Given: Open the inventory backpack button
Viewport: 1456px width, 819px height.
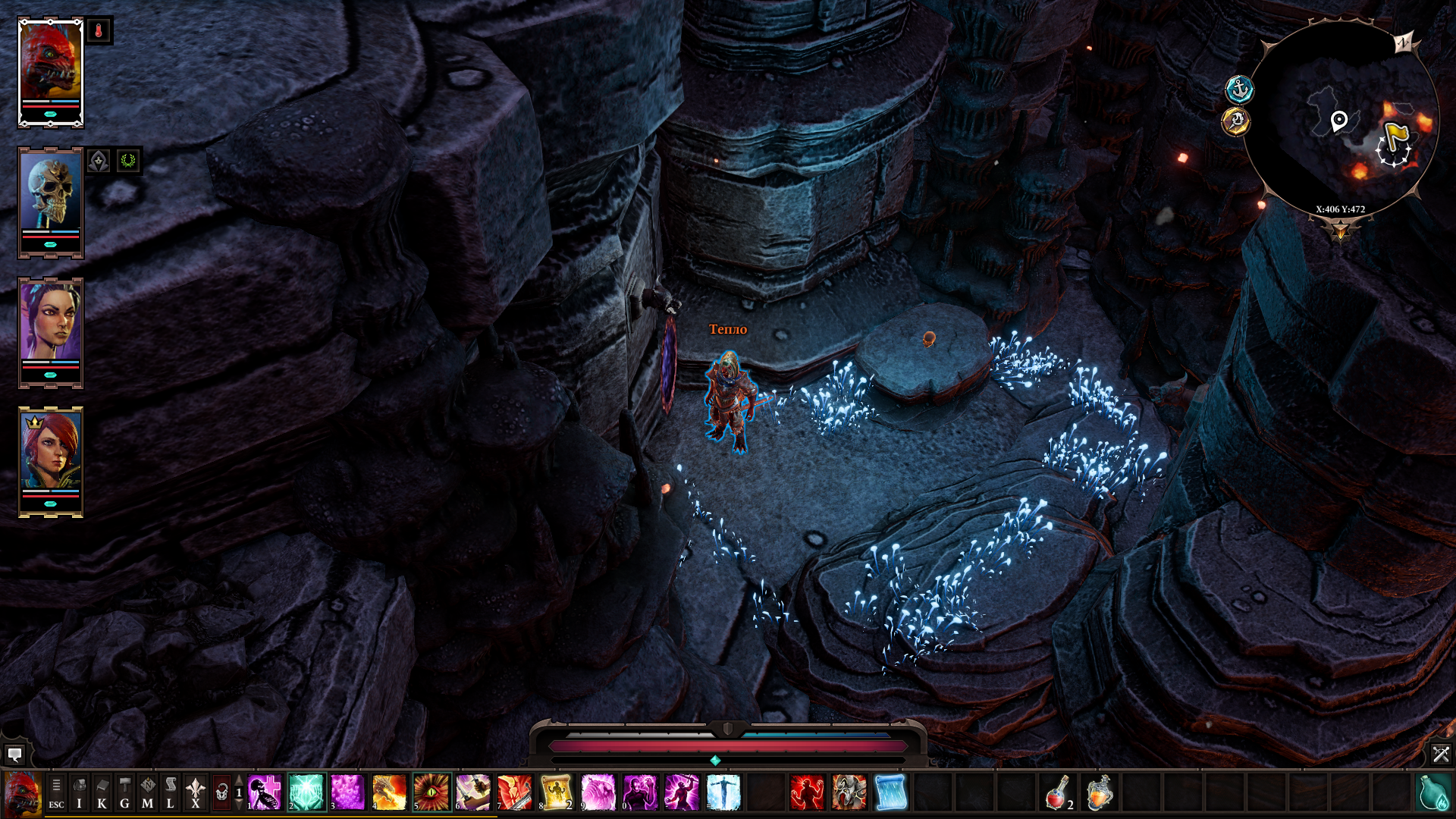Looking at the screenshot, I should [x=79, y=793].
